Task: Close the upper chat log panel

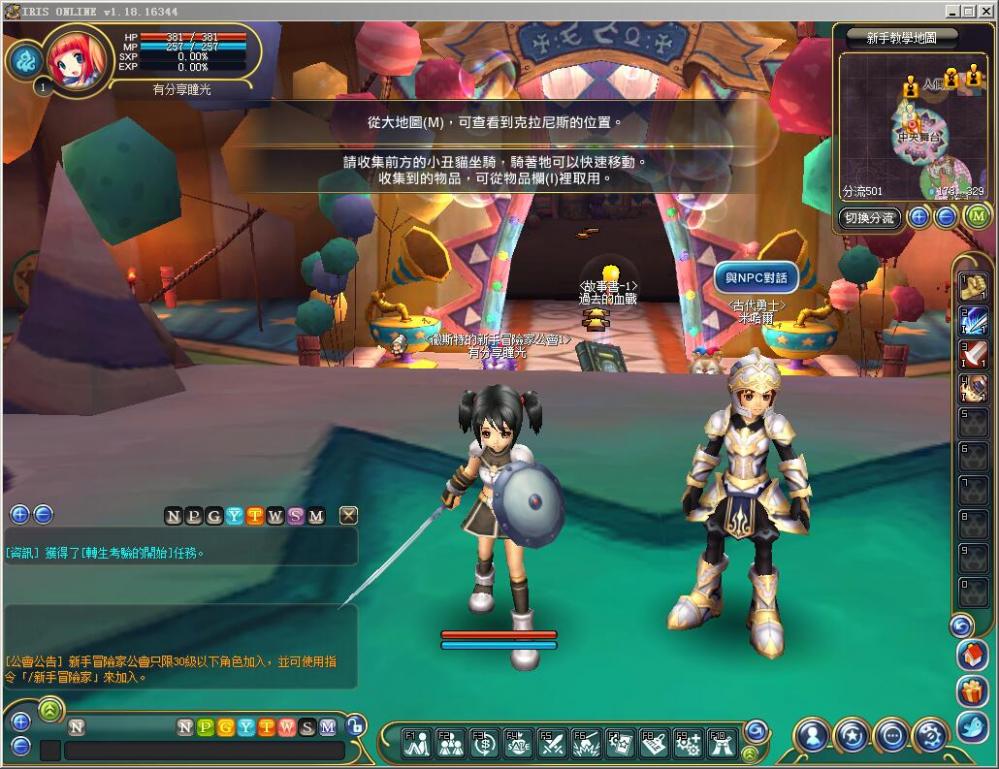Action: tap(348, 516)
